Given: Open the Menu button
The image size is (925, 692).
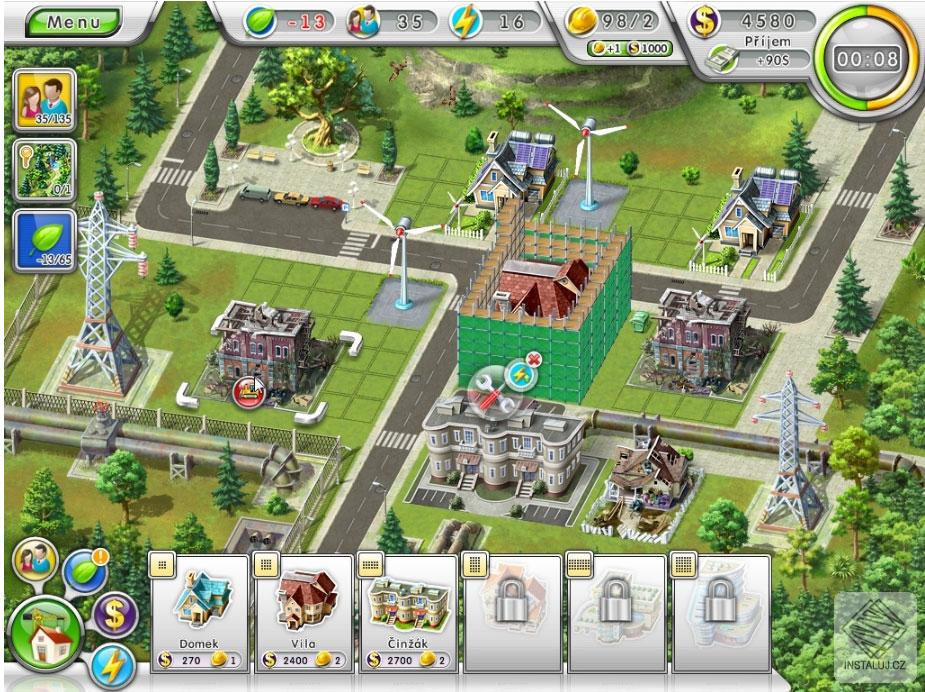Looking at the screenshot, I should (x=72, y=20).
